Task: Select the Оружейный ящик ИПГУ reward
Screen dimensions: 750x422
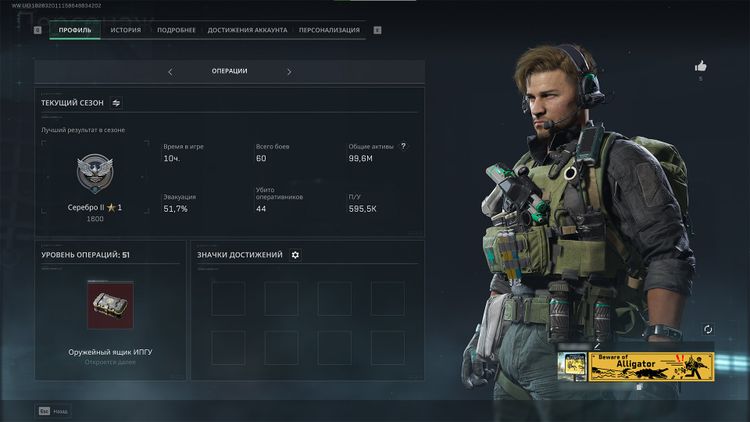Action: tap(110, 306)
